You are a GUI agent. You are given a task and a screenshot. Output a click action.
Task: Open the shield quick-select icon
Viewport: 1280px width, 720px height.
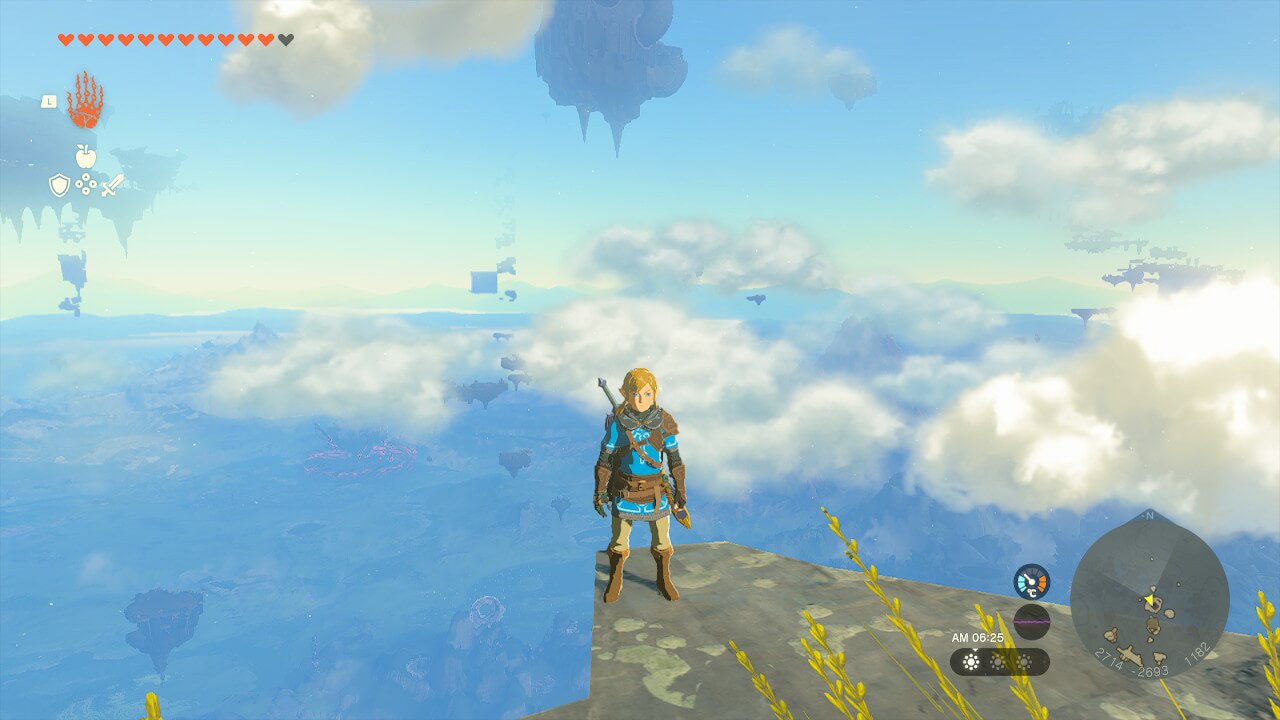point(60,185)
